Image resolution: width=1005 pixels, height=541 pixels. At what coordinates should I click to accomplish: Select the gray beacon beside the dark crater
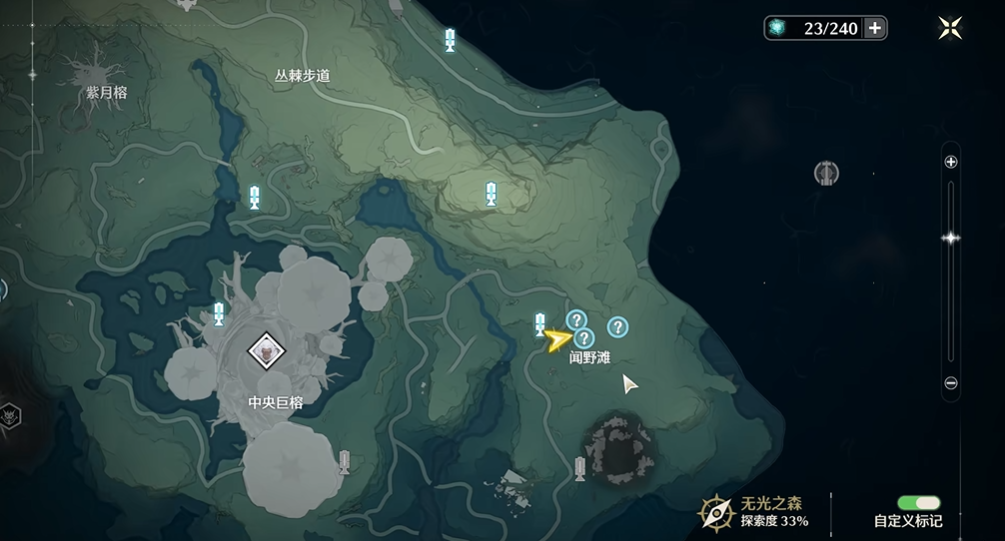pos(580,467)
